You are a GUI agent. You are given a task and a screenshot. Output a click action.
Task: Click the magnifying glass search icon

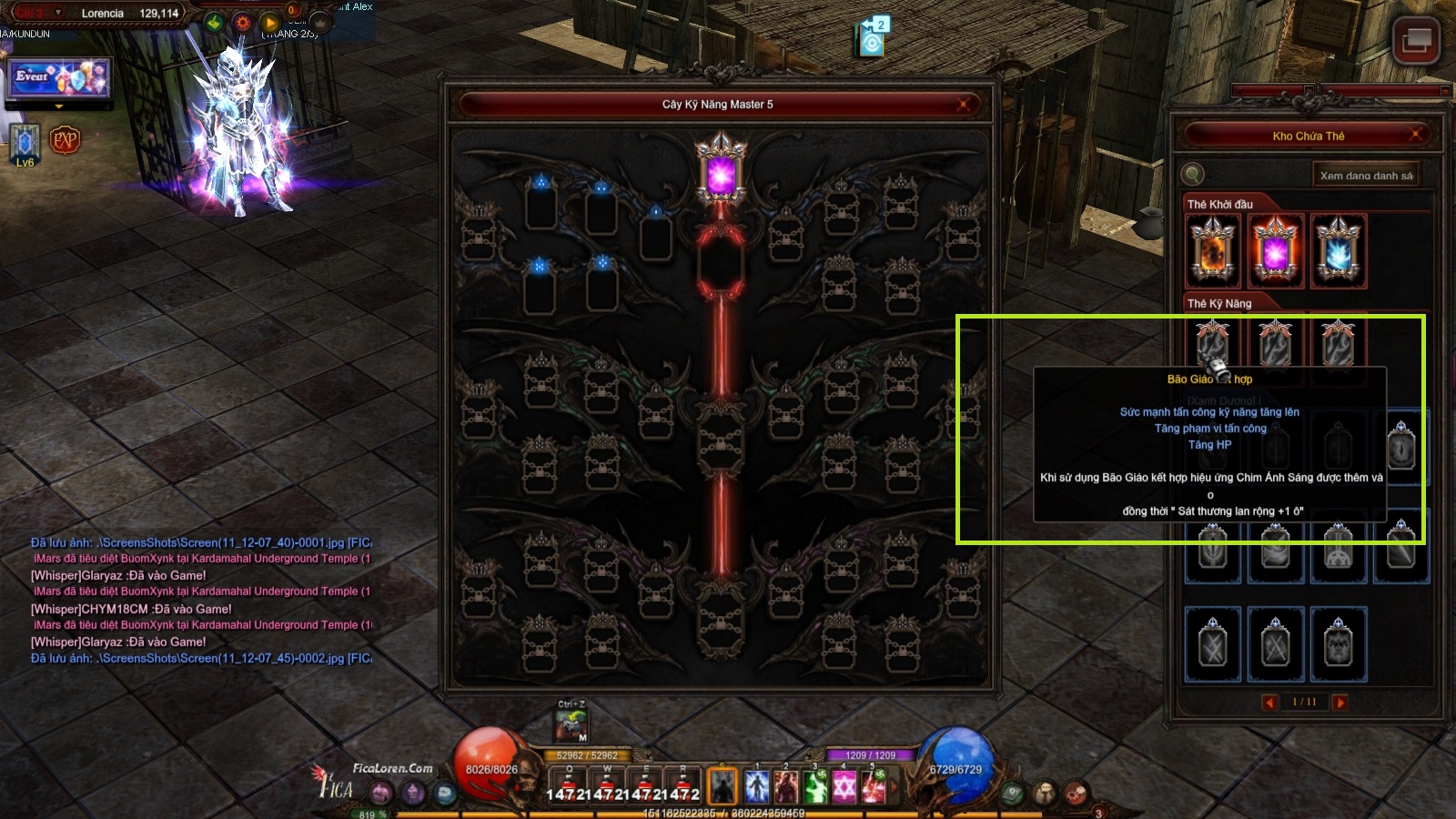(1193, 175)
